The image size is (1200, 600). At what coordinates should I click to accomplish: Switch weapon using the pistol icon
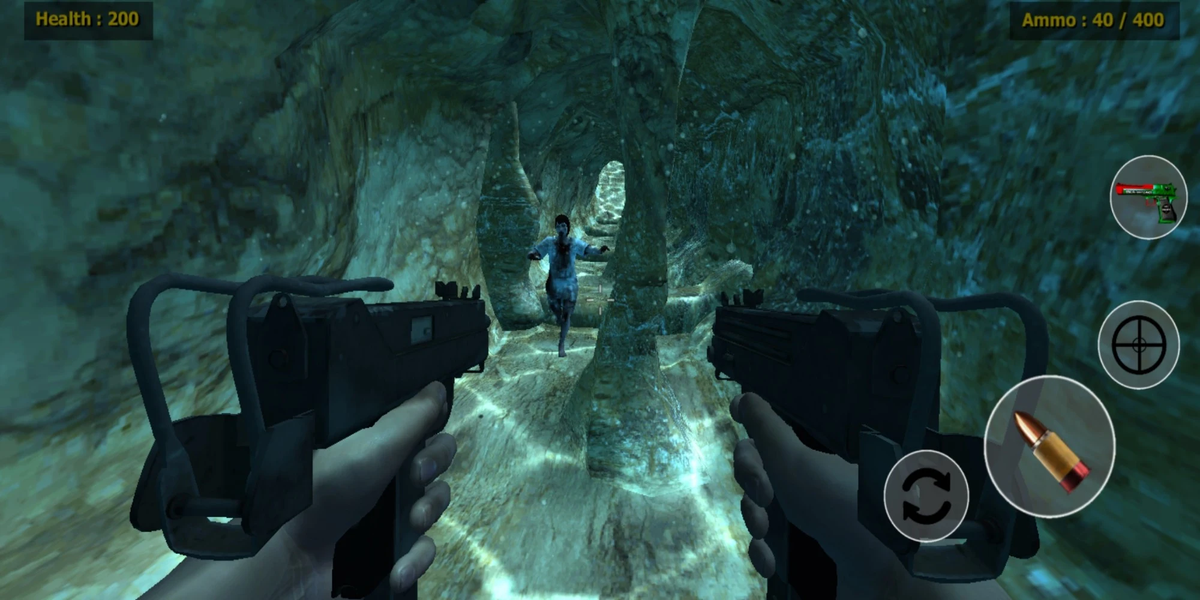pyautogui.click(x=1148, y=197)
